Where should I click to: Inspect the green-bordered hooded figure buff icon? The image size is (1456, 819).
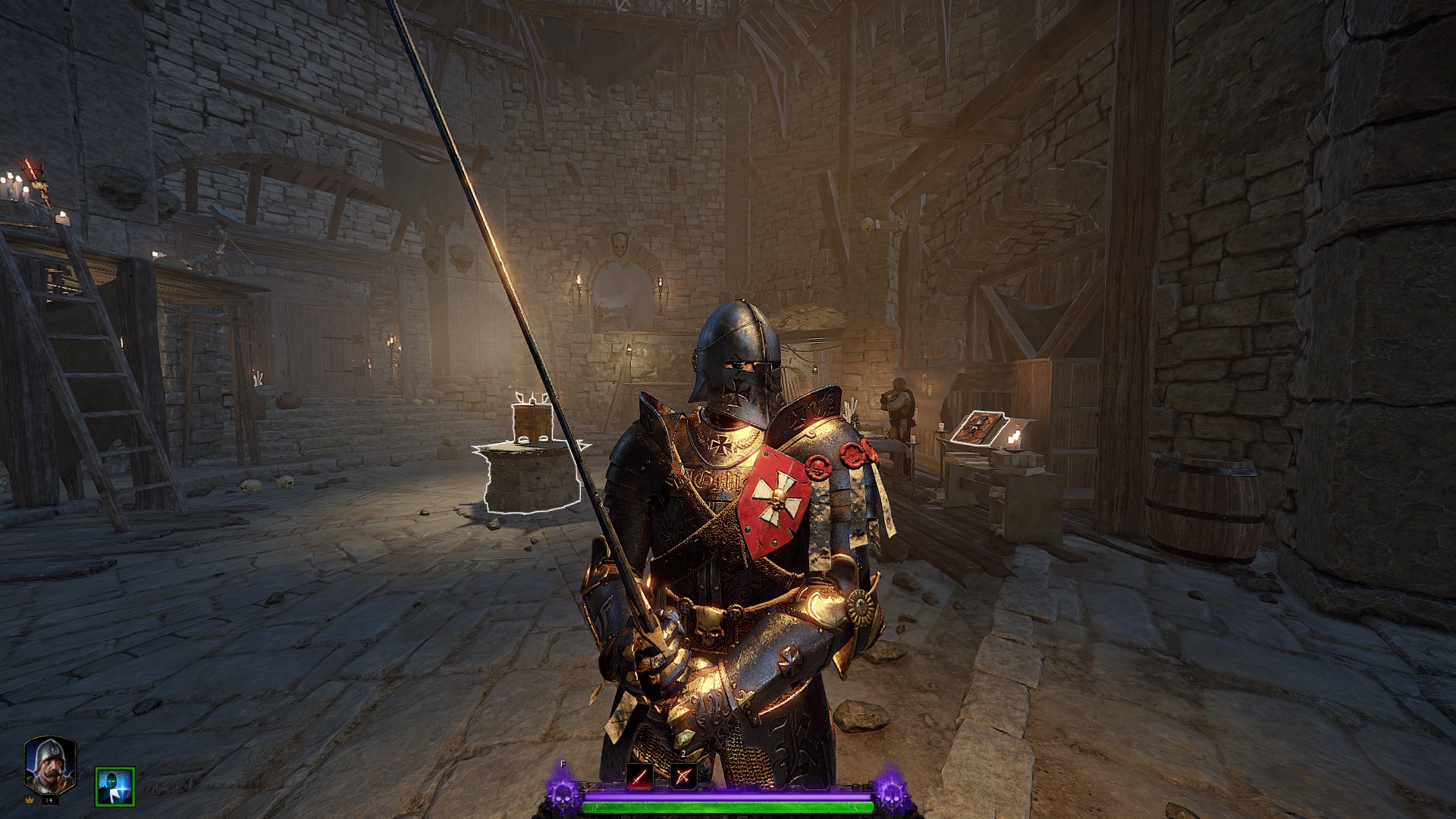point(115,786)
